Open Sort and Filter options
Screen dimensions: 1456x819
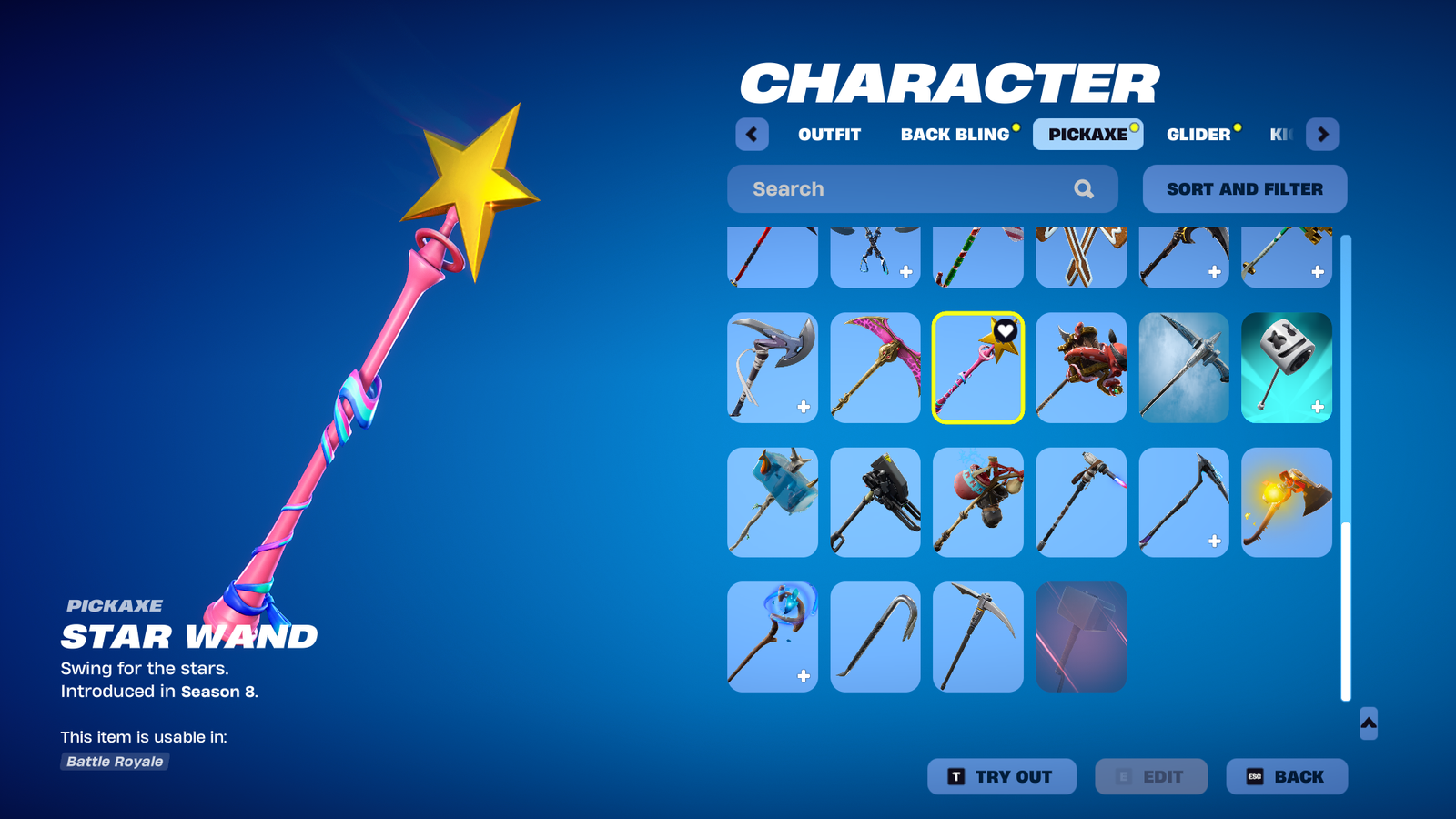[1244, 189]
